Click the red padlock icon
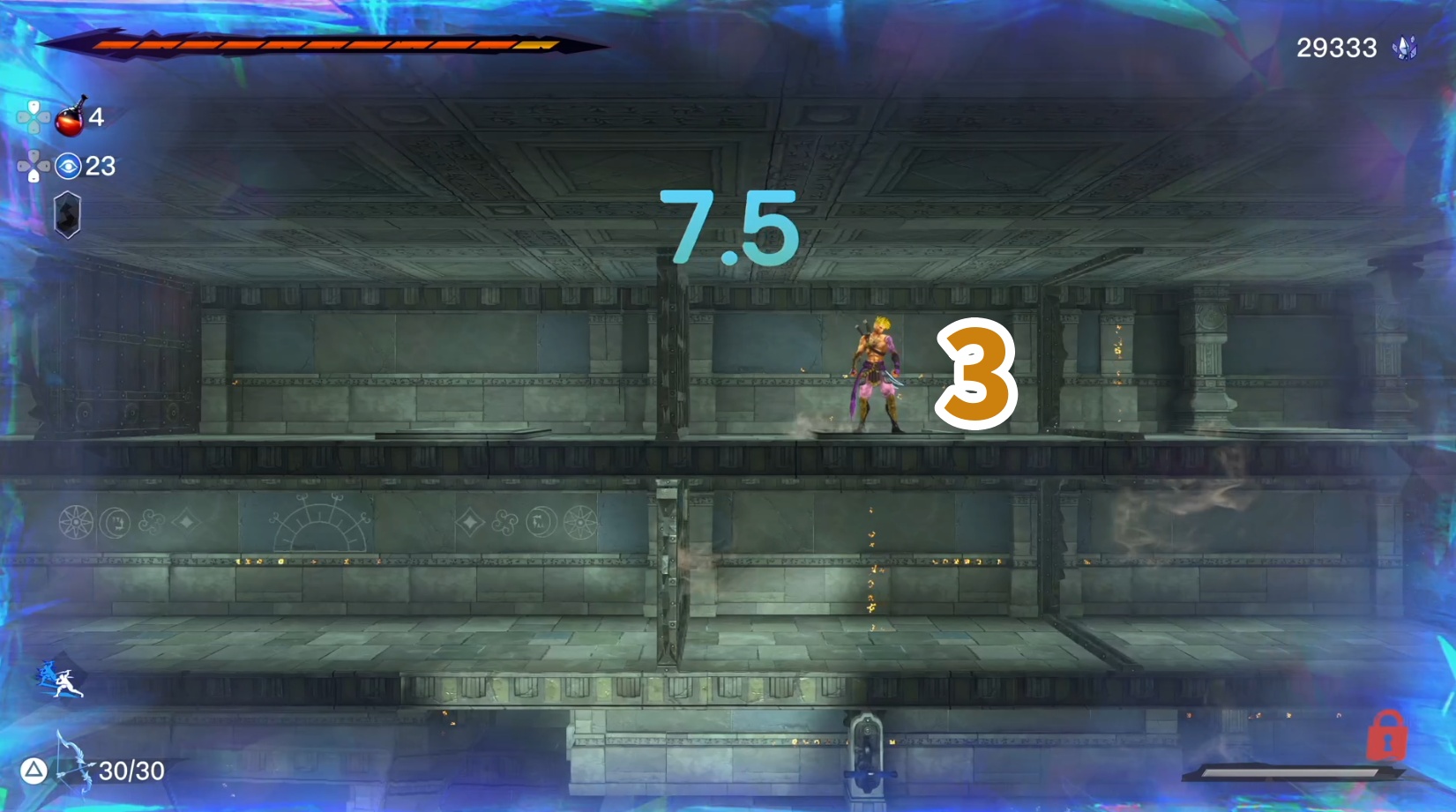The image size is (1456, 812). click(1386, 736)
